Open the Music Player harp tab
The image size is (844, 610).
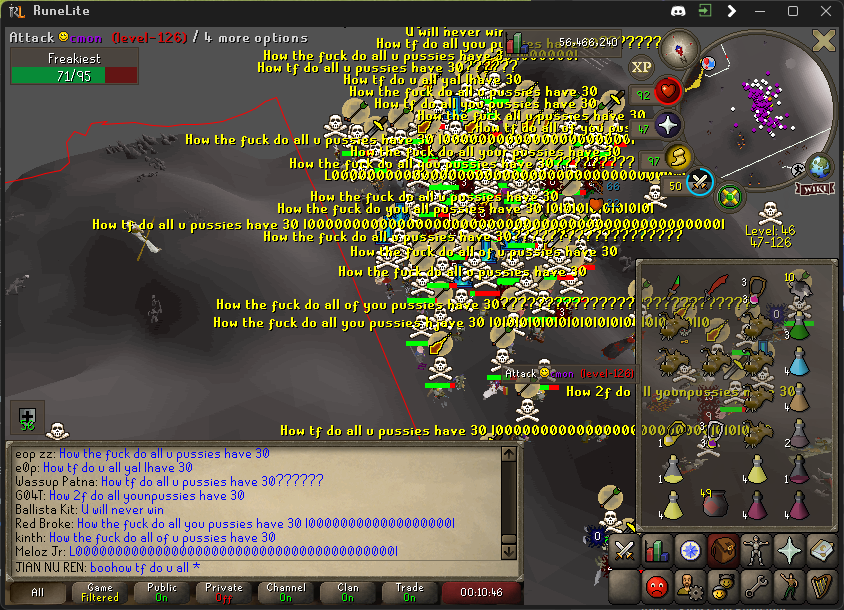coord(820,585)
